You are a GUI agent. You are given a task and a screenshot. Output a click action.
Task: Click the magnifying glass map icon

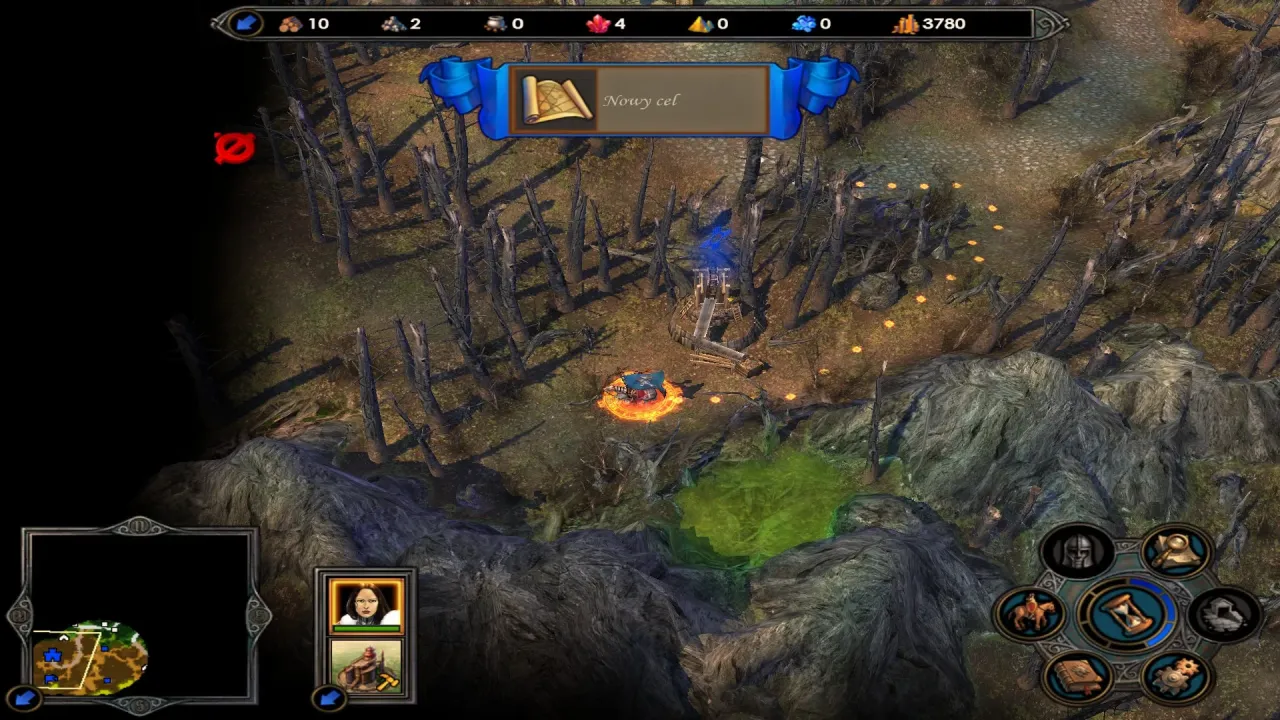pyautogui.click(x=1176, y=551)
